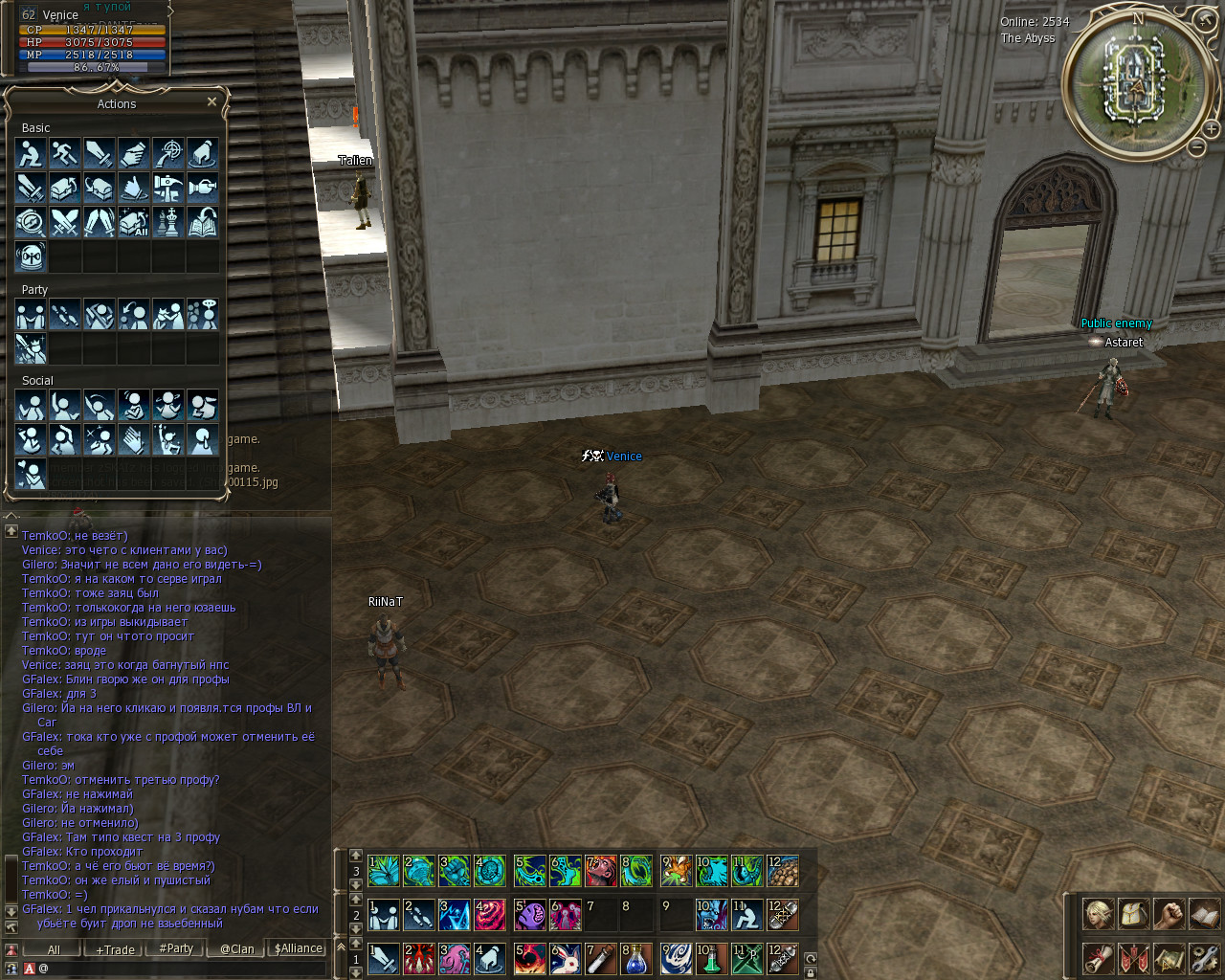This screenshot has height=980, width=1225.
Task: Zoom in the minimap with plus button
Action: (1211, 129)
